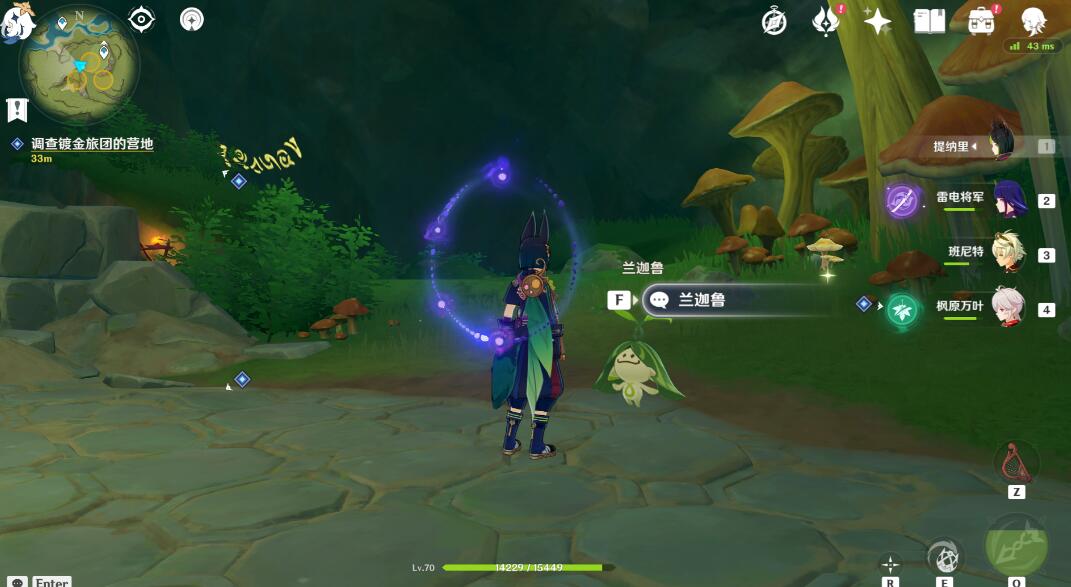Open the quest log bookmark icon
1071x587 pixels.
tap(17, 110)
